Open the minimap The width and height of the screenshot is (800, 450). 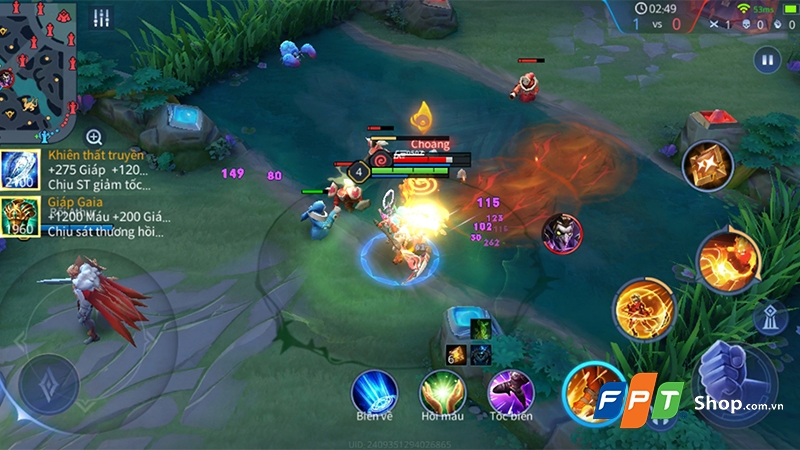pyautogui.click(x=38, y=70)
